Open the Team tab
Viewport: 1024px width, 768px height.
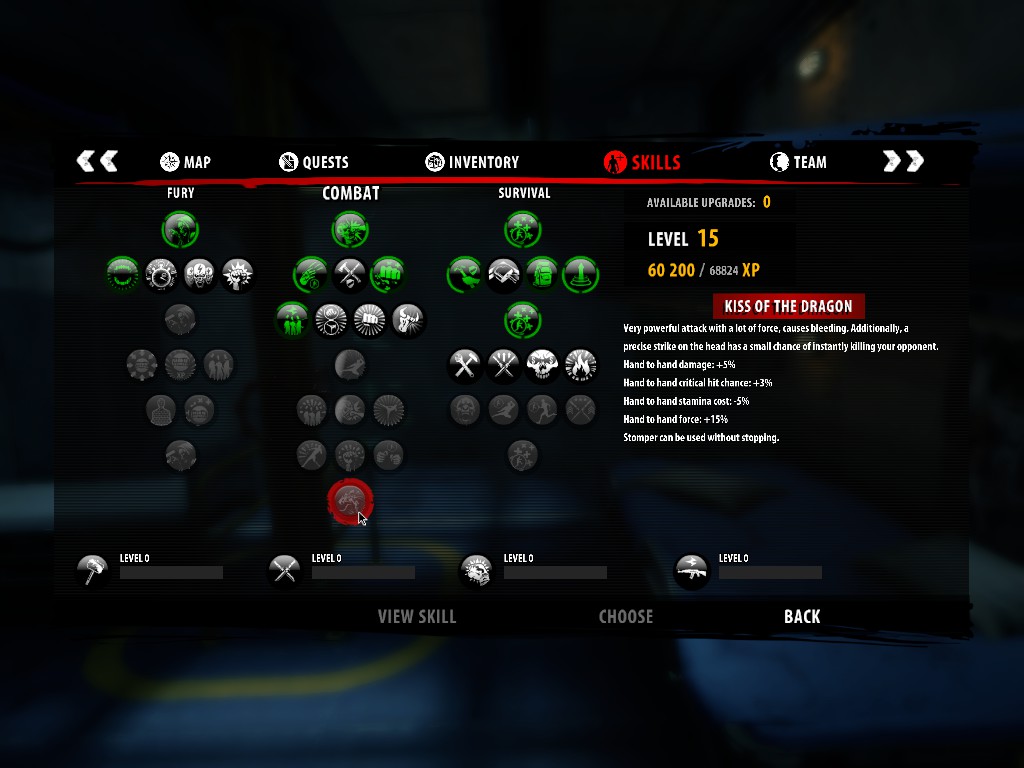(x=798, y=162)
